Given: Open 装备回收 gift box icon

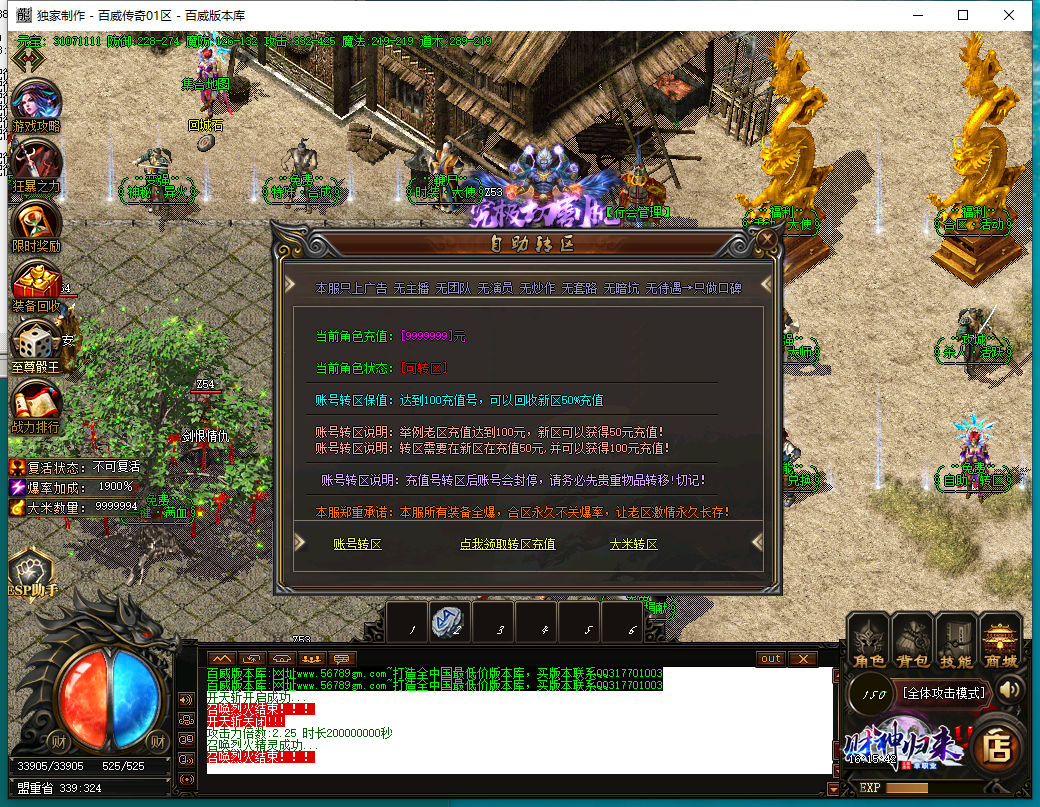Looking at the screenshot, I should tap(36, 283).
